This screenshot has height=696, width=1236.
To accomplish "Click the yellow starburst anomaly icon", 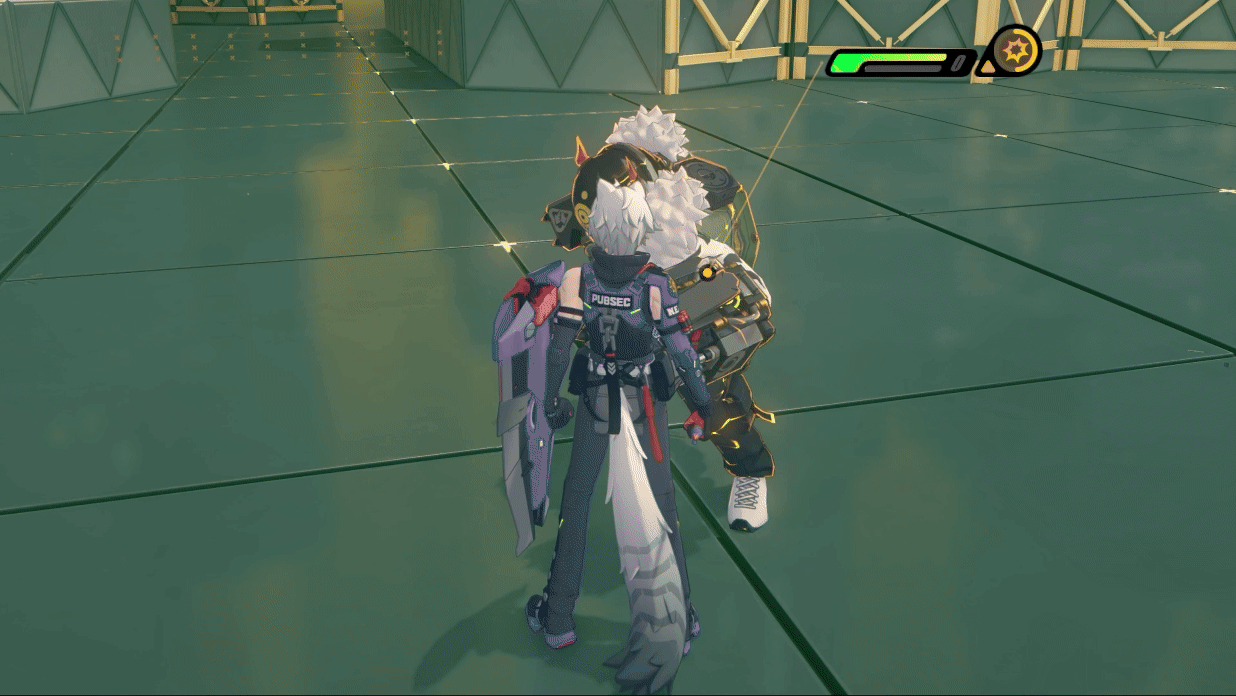I will pyautogui.click(x=1017, y=50).
